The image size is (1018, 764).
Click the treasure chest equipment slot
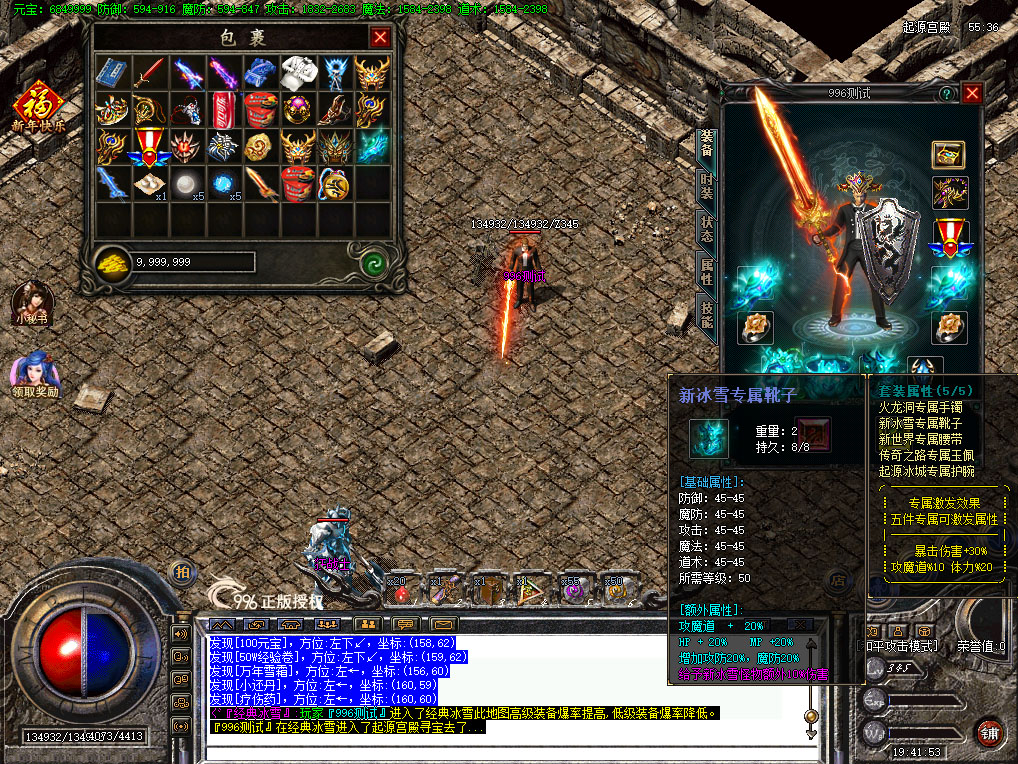[x=948, y=154]
